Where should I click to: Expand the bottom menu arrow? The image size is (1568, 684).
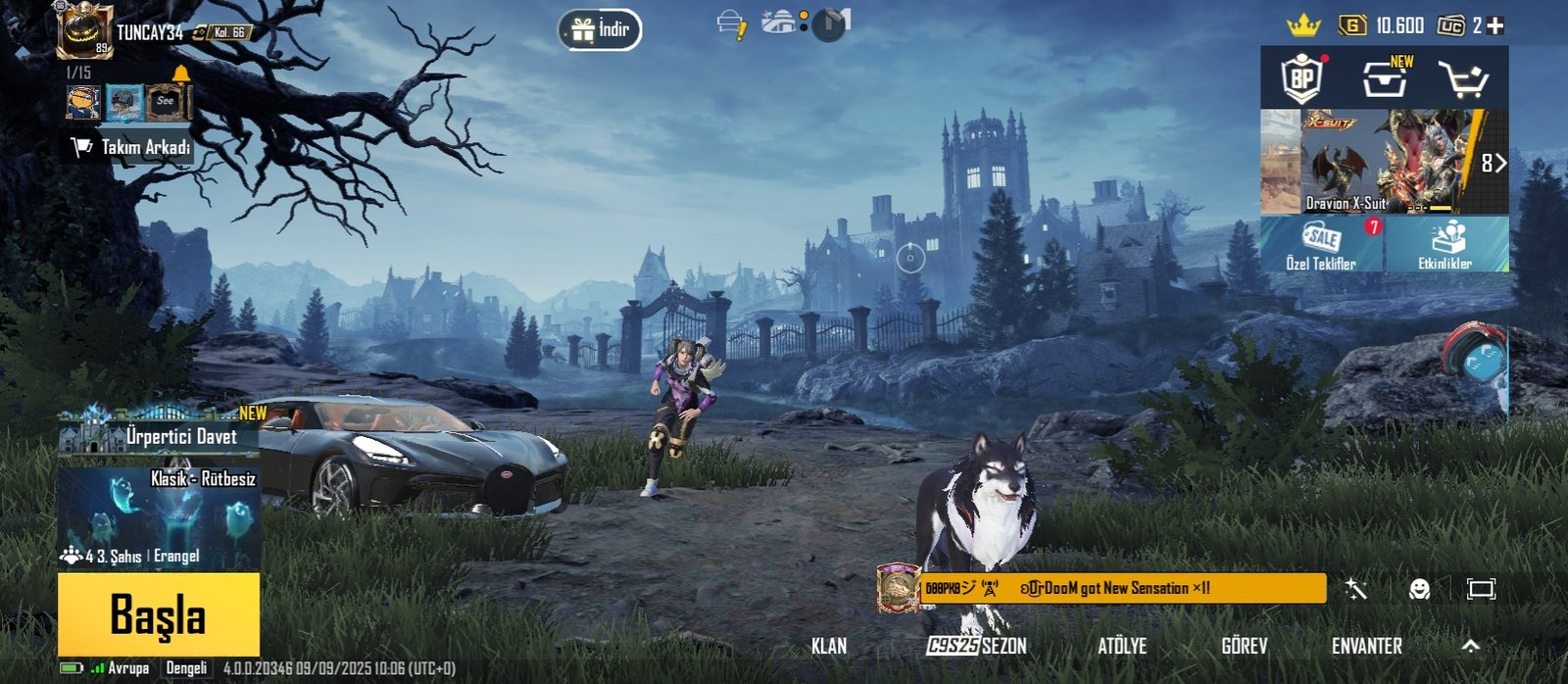[1470, 645]
